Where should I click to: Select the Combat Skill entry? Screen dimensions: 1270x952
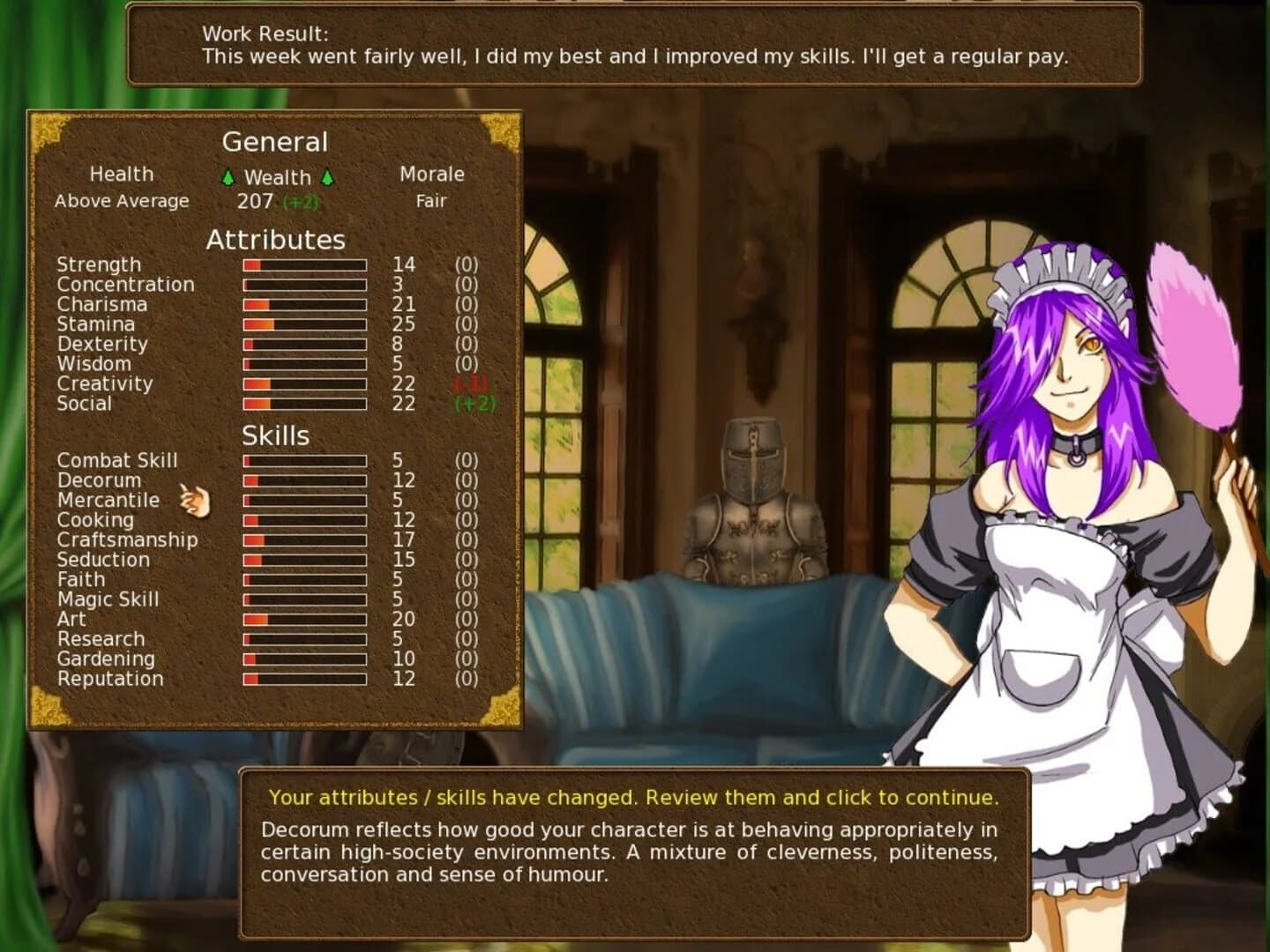[116, 460]
